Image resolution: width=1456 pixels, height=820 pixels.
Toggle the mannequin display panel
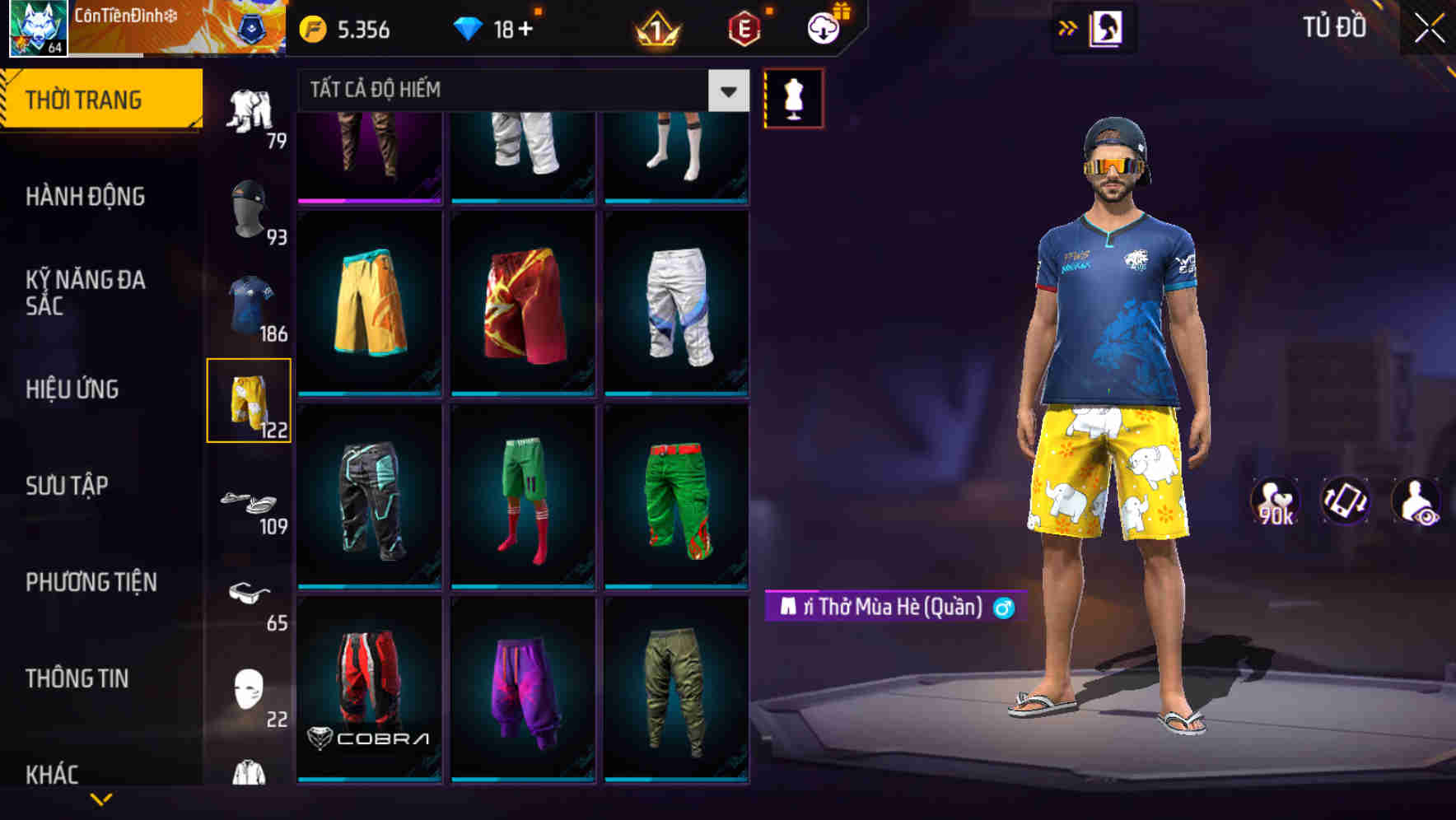tap(793, 96)
